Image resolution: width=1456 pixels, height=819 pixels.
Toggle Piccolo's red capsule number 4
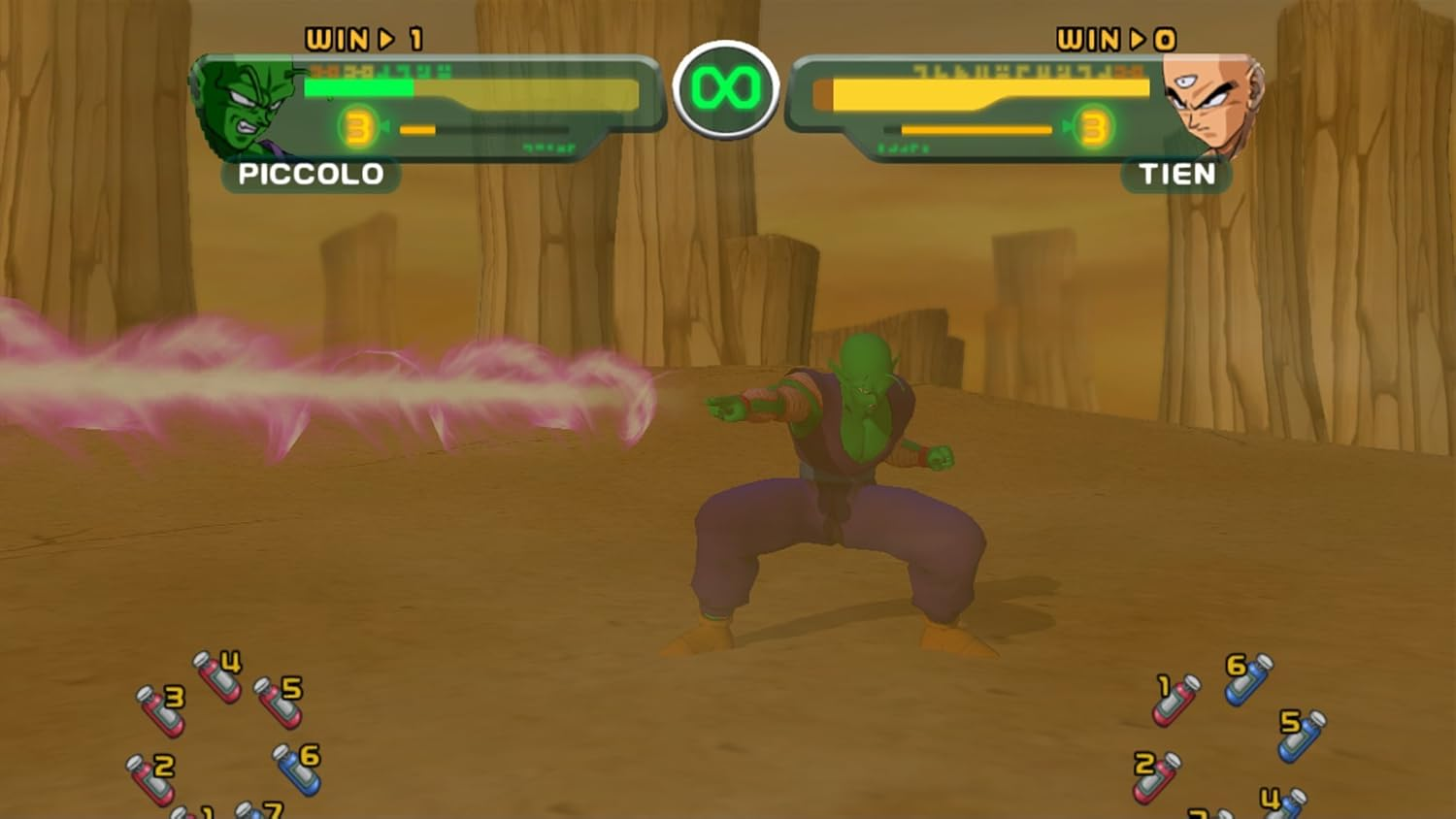point(215,674)
